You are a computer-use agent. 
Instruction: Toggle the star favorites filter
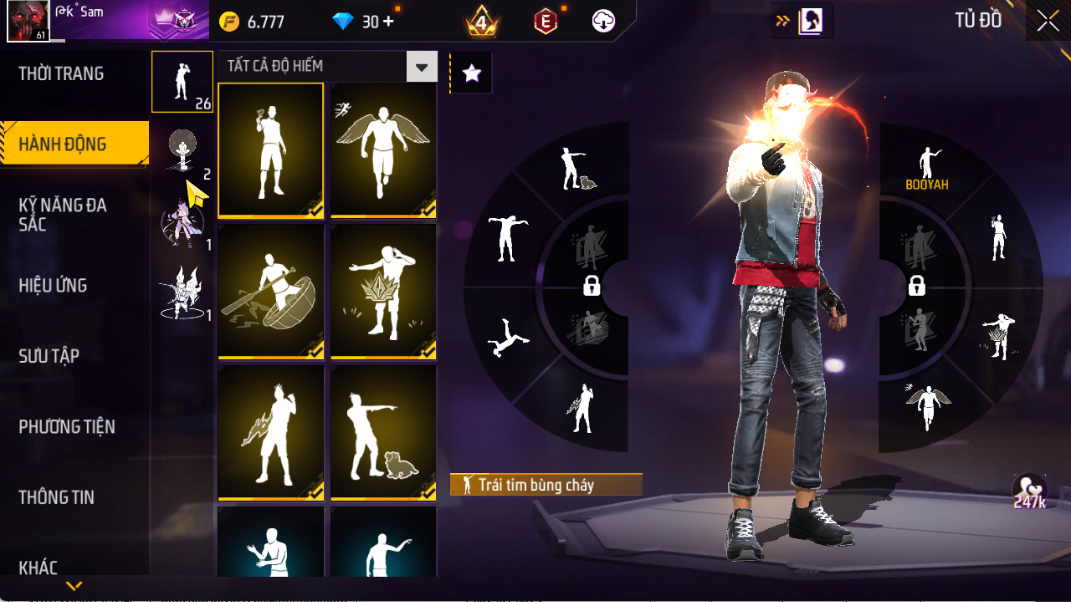point(472,73)
